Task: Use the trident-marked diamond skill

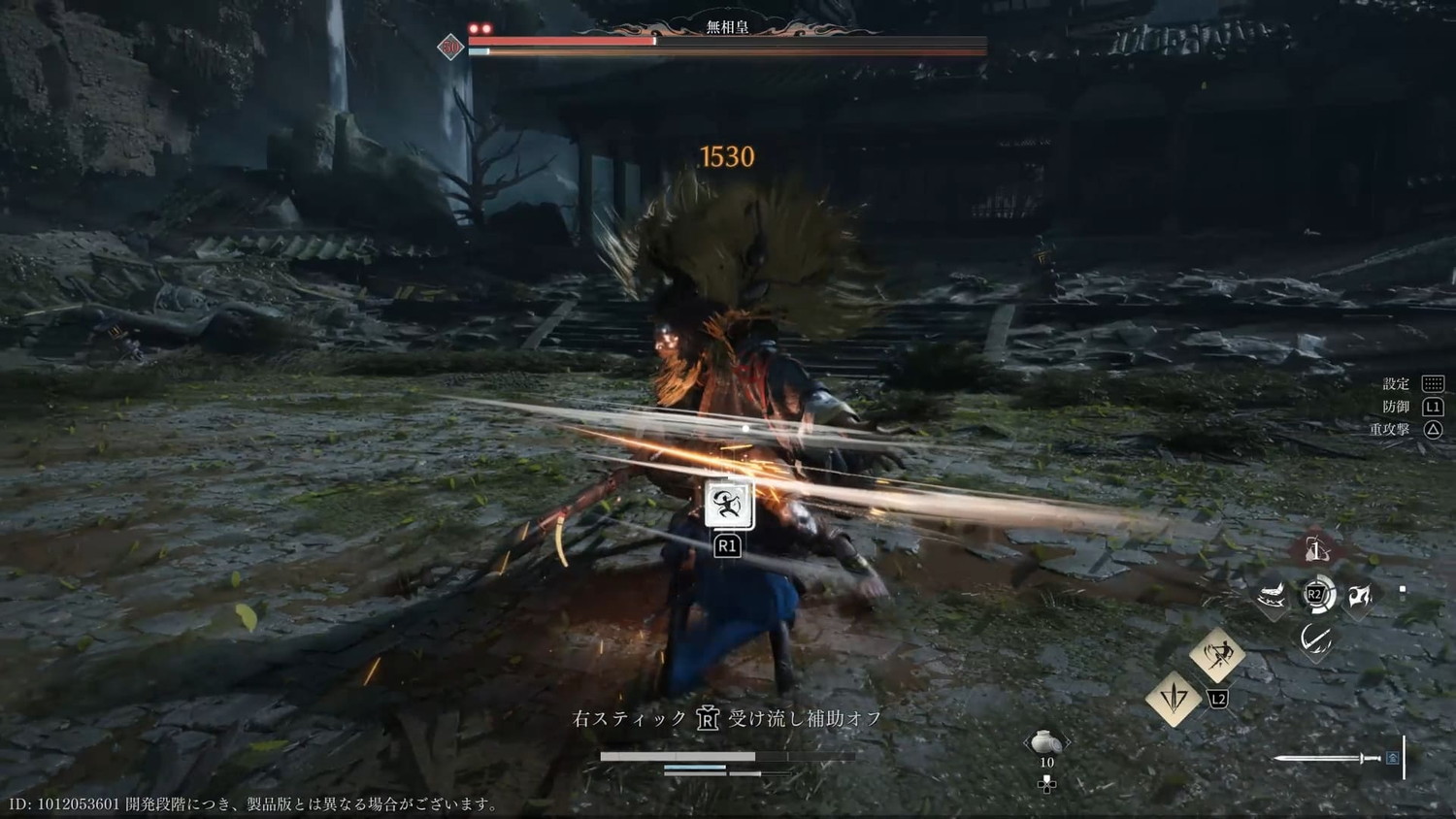Action: pos(1173,698)
